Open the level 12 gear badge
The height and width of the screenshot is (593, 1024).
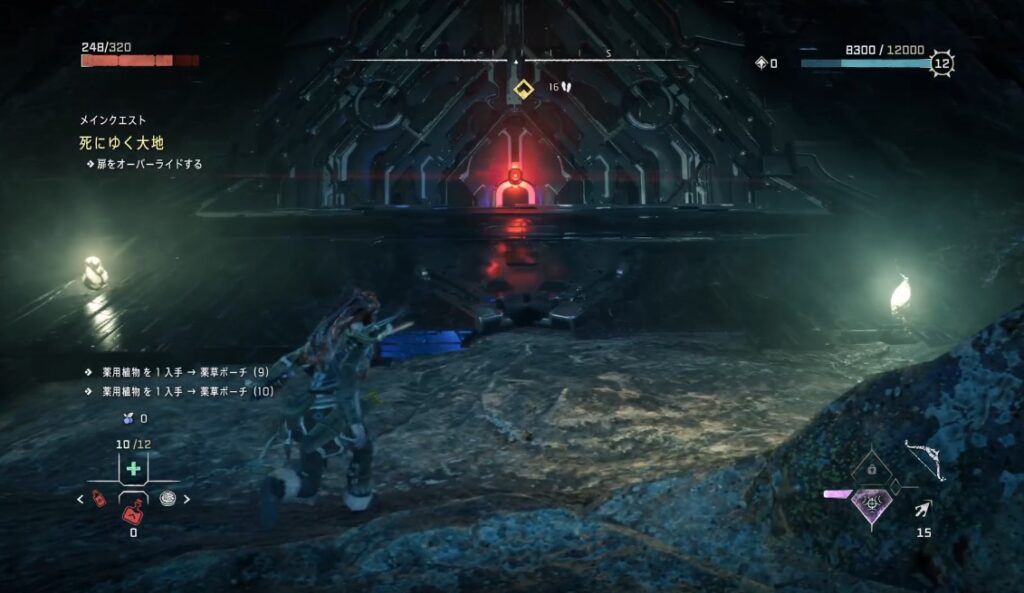coord(941,64)
